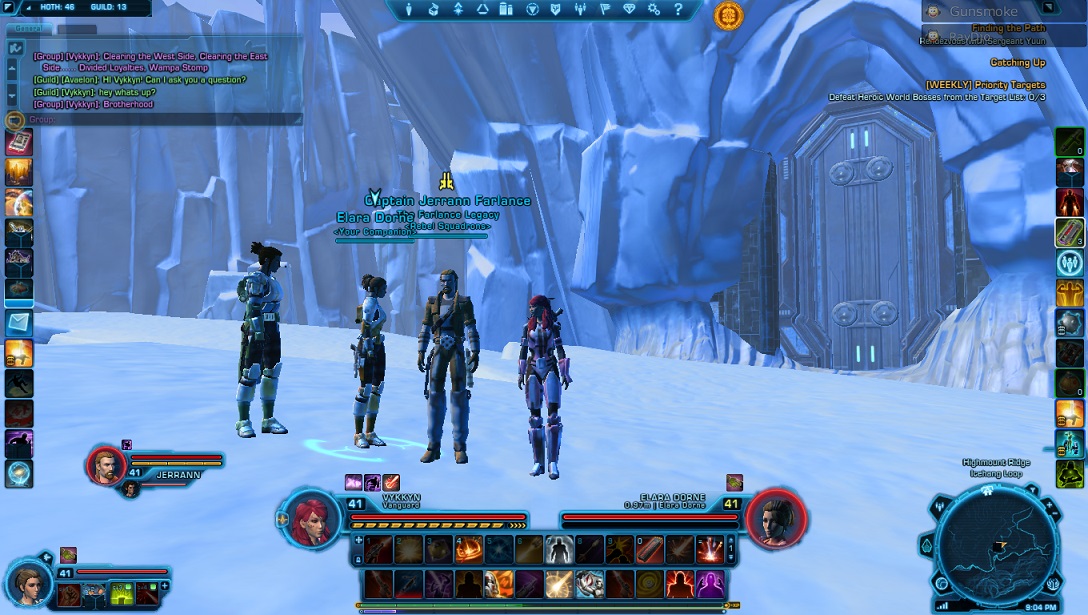Image resolution: width=1088 pixels, height=615 pixels.
Task: Open the Preferences gear icon
Action: pos(654,10)
